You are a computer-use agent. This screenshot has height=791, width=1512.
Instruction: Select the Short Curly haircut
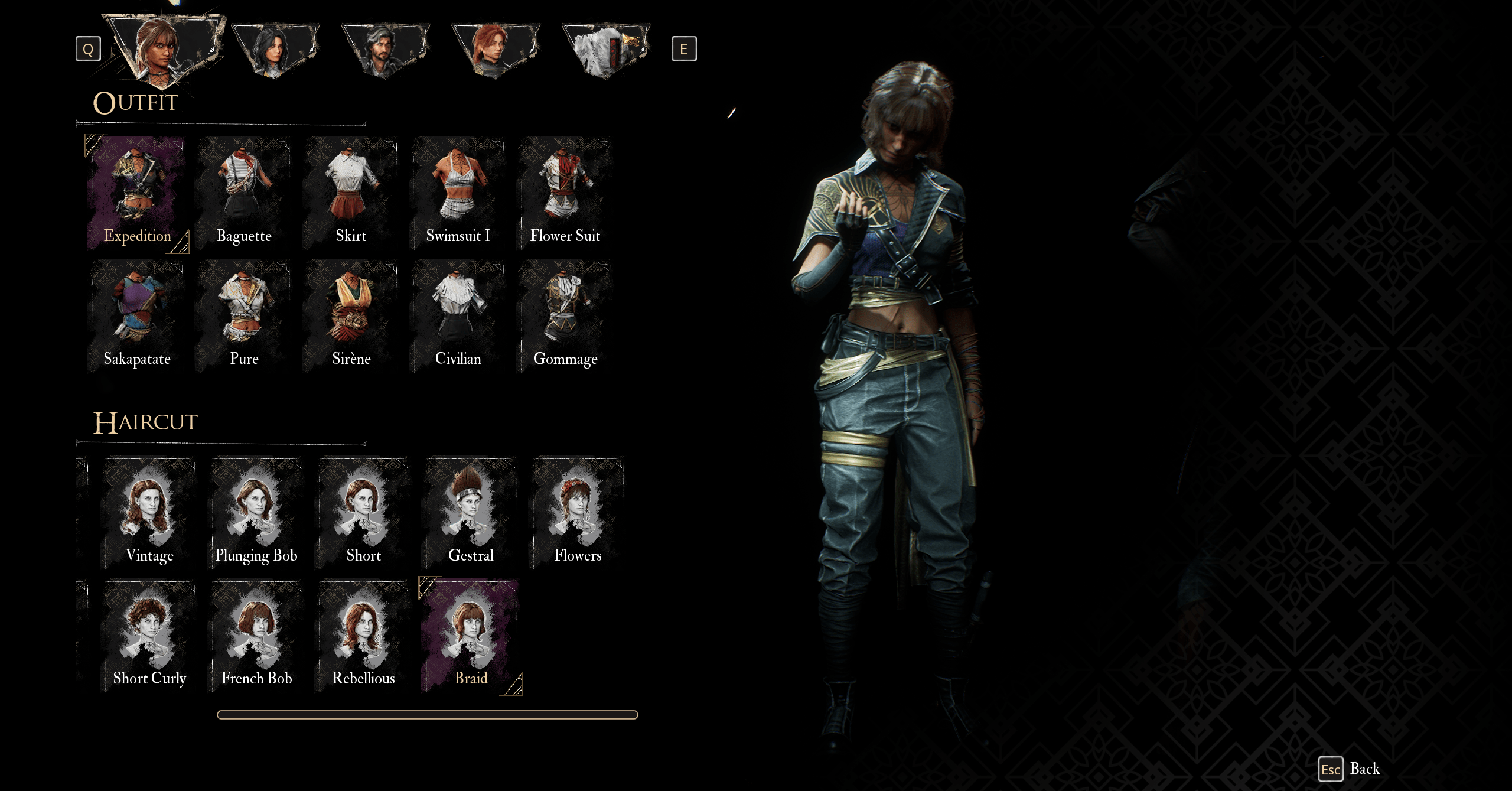149,636
